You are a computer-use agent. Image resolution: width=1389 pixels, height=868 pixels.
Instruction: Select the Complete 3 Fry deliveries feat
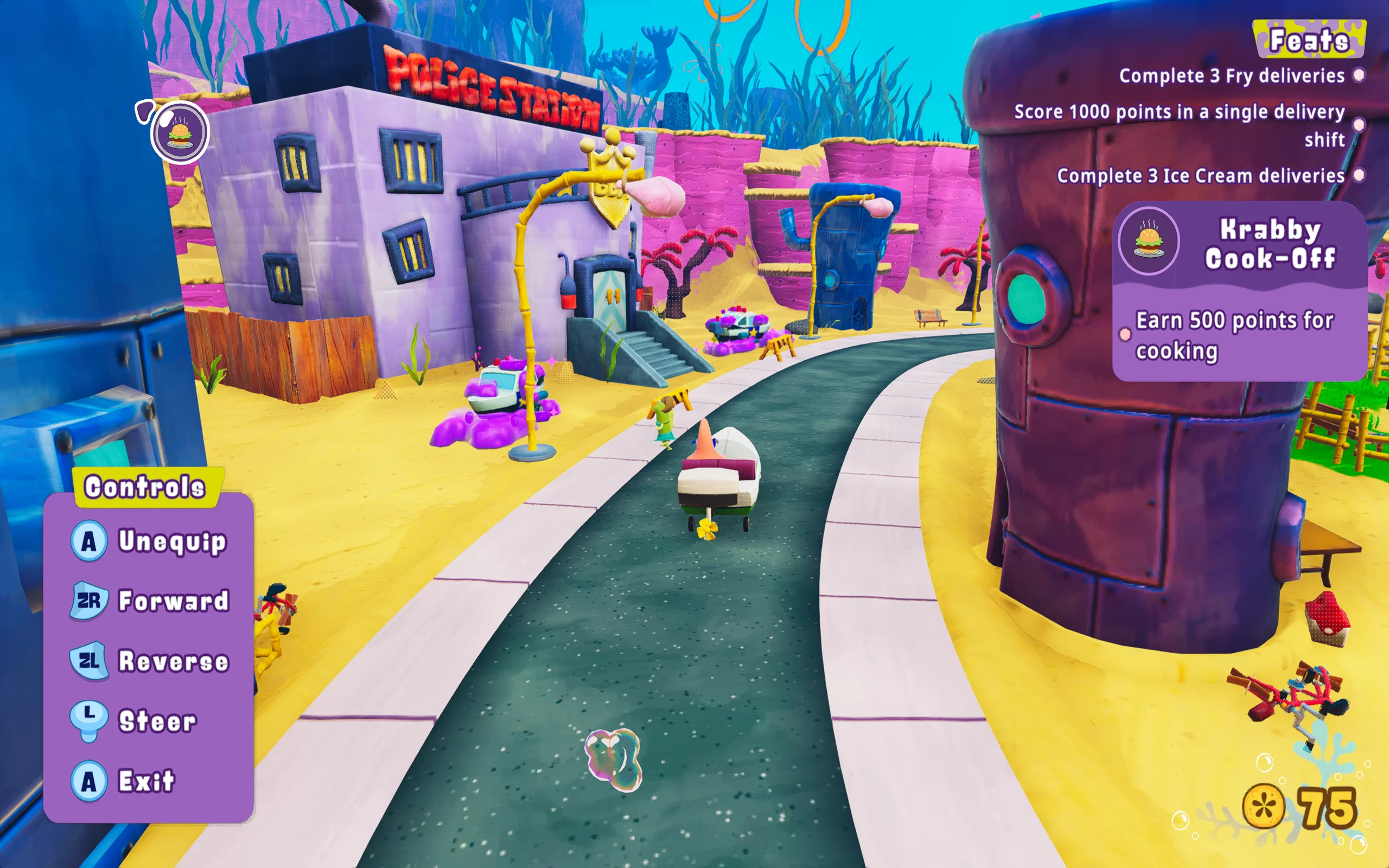coord(1231,76)
